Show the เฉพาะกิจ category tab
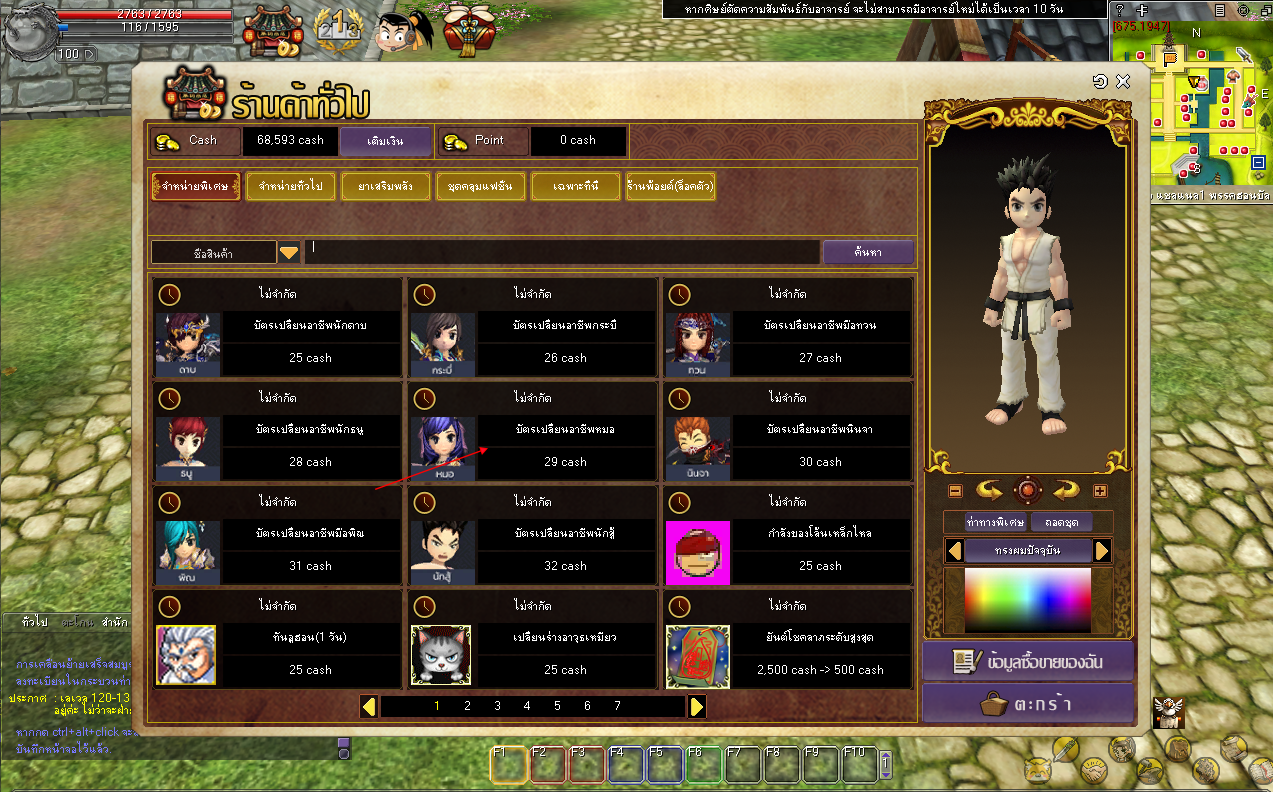 (x=575, y=187)
